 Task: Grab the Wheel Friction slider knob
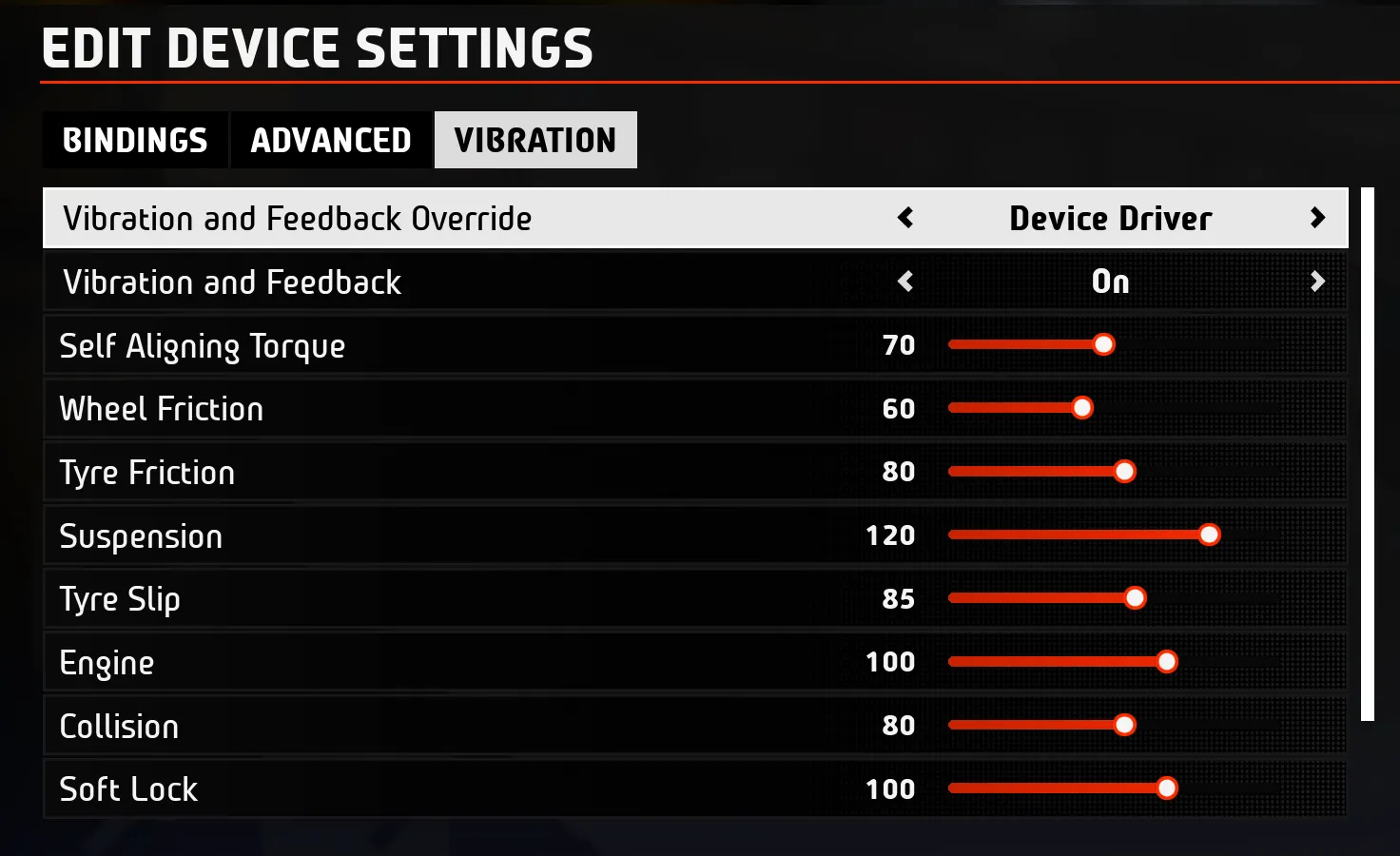click(1082, 408)
